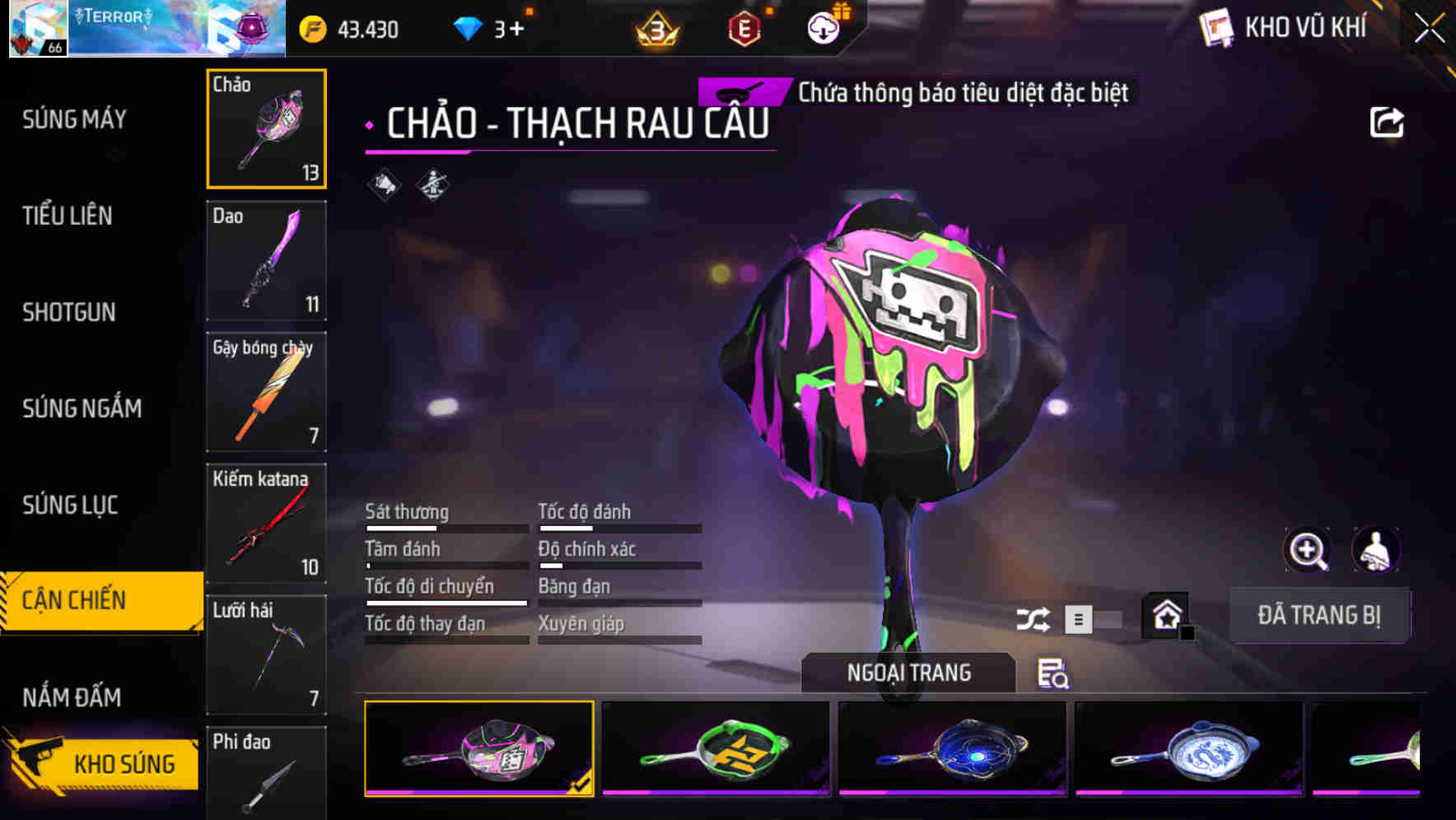The width and height of the screenshot is (1456, 820).
Task: Click the Tốc độ di chuyển stat bar
Action: (446, 603)
